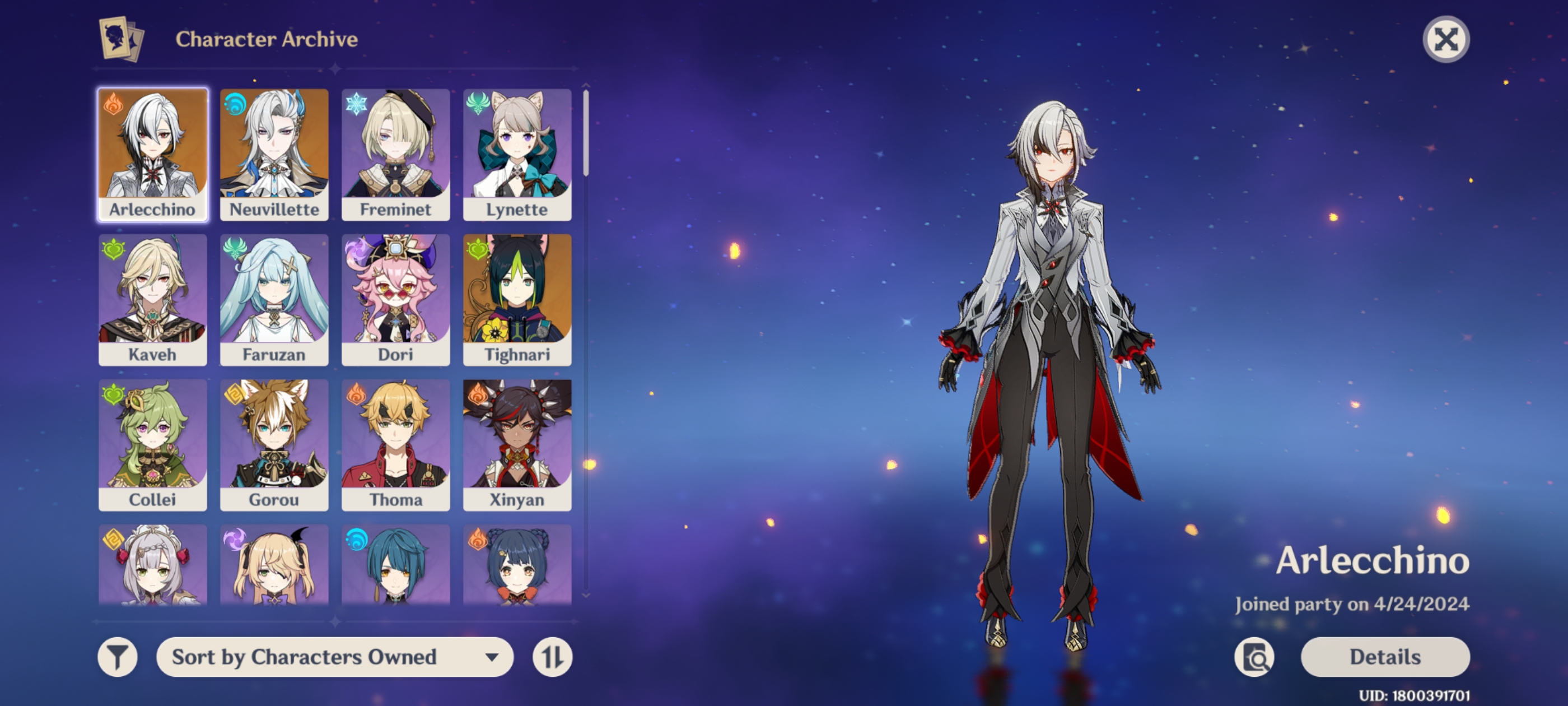Image resolution: width=1568 pixels, height=706 pixels.
Task: Toggle the ascending/descending sort order arrows
Action: (x=553, y=657)
